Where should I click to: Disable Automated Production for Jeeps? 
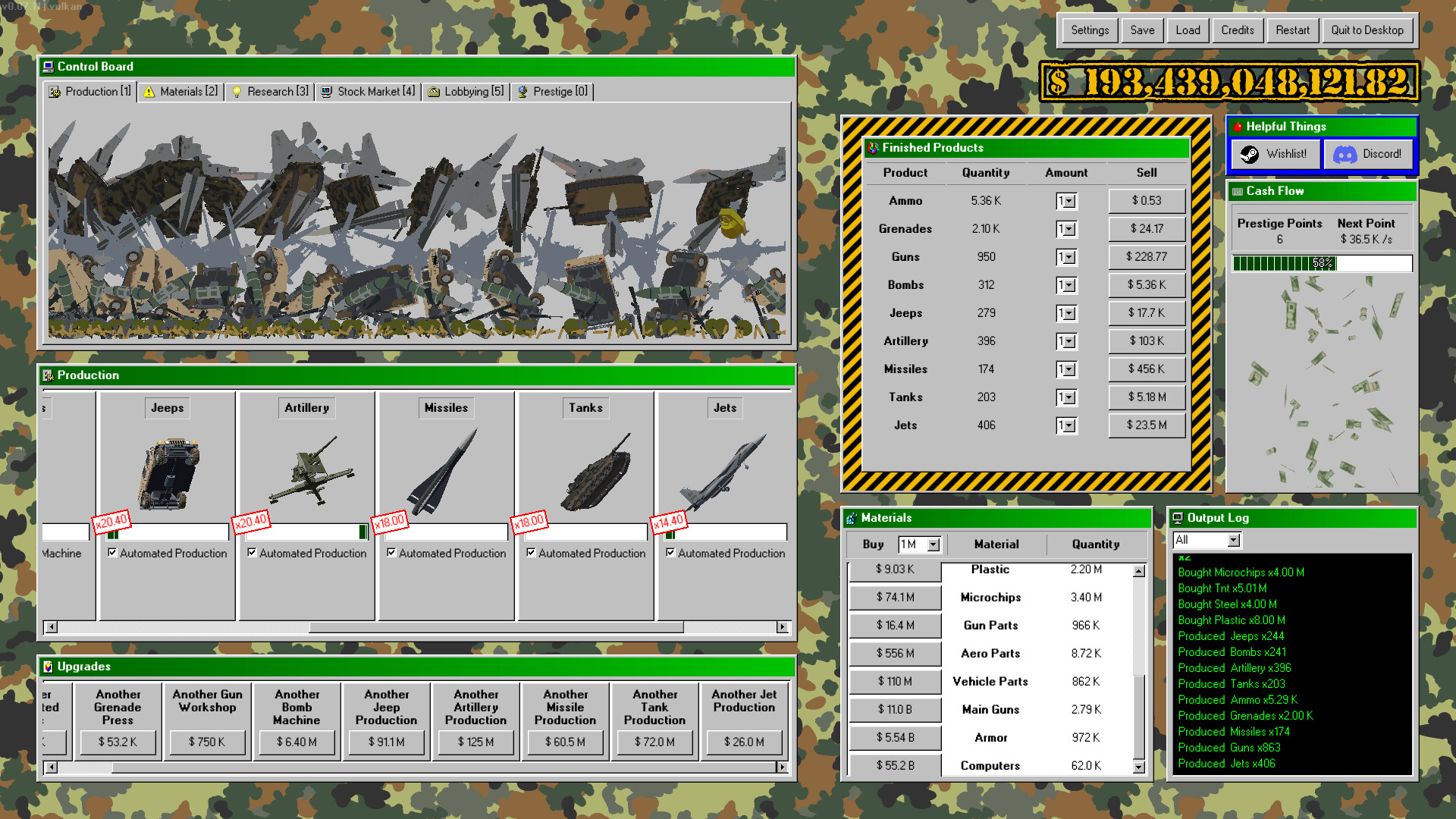coord(114,553)
